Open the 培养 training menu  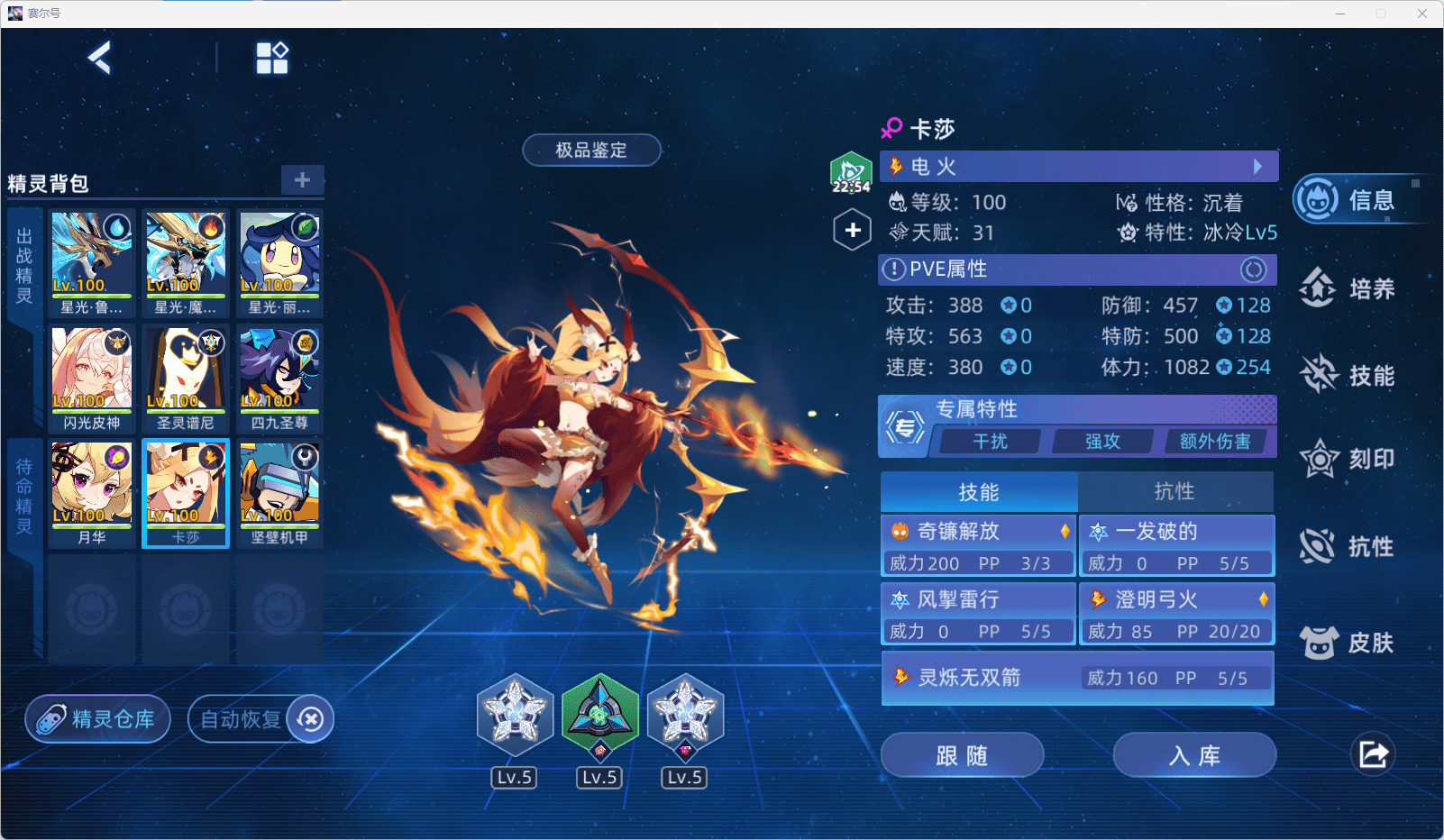[x=1348, y=288]
